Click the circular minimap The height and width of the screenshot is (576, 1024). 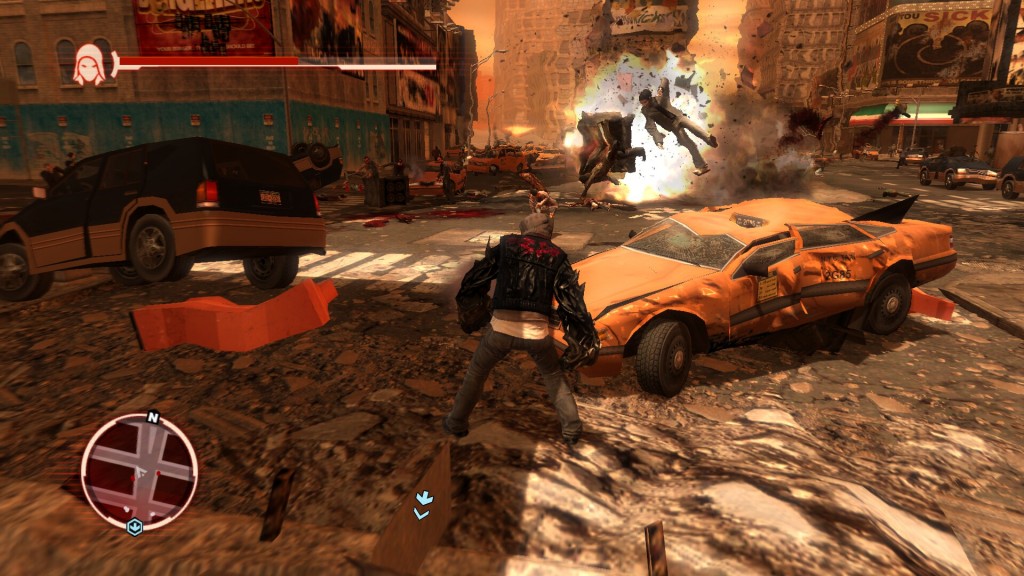pos(139,471)
